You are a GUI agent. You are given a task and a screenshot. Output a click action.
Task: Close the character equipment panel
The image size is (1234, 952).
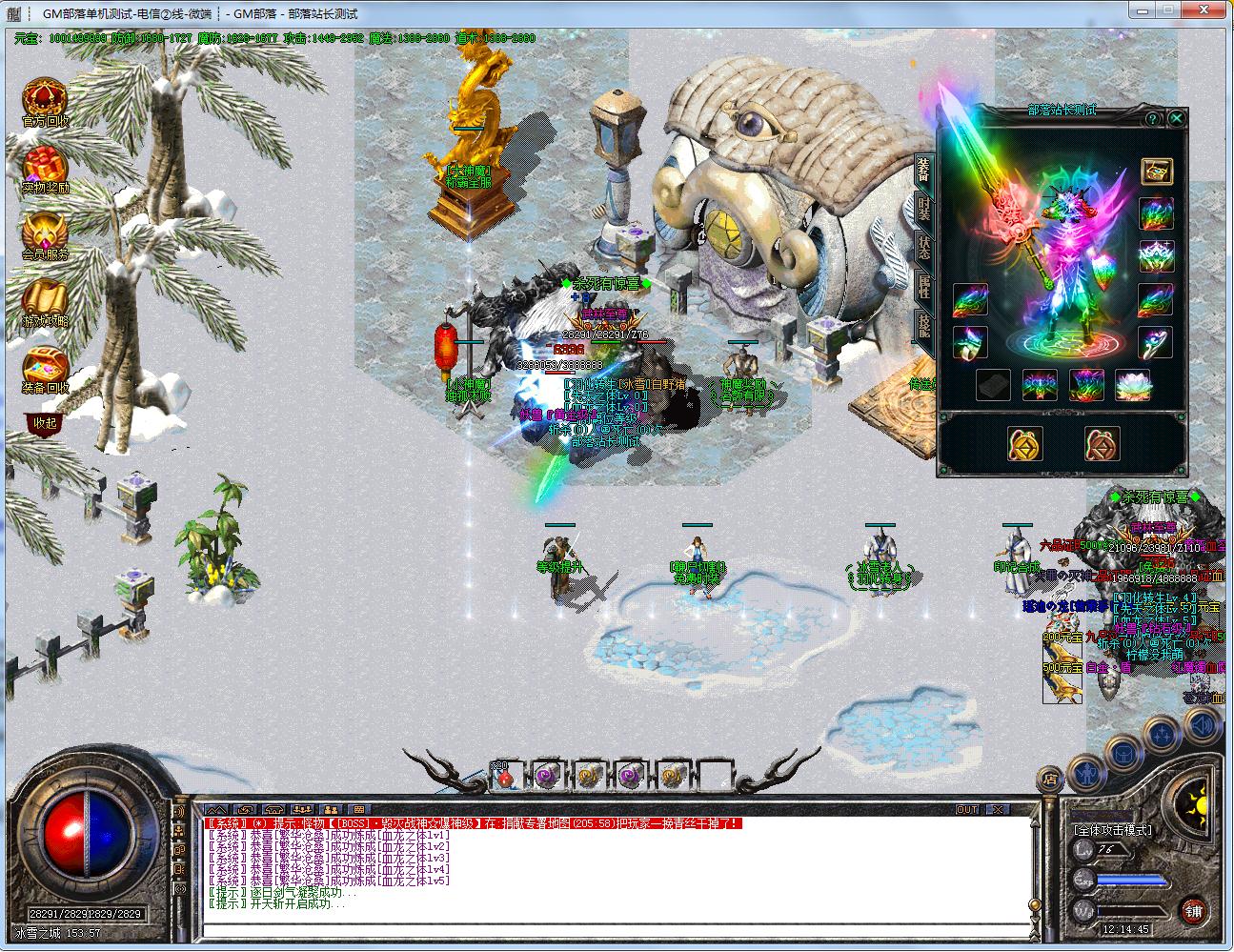1177,118
